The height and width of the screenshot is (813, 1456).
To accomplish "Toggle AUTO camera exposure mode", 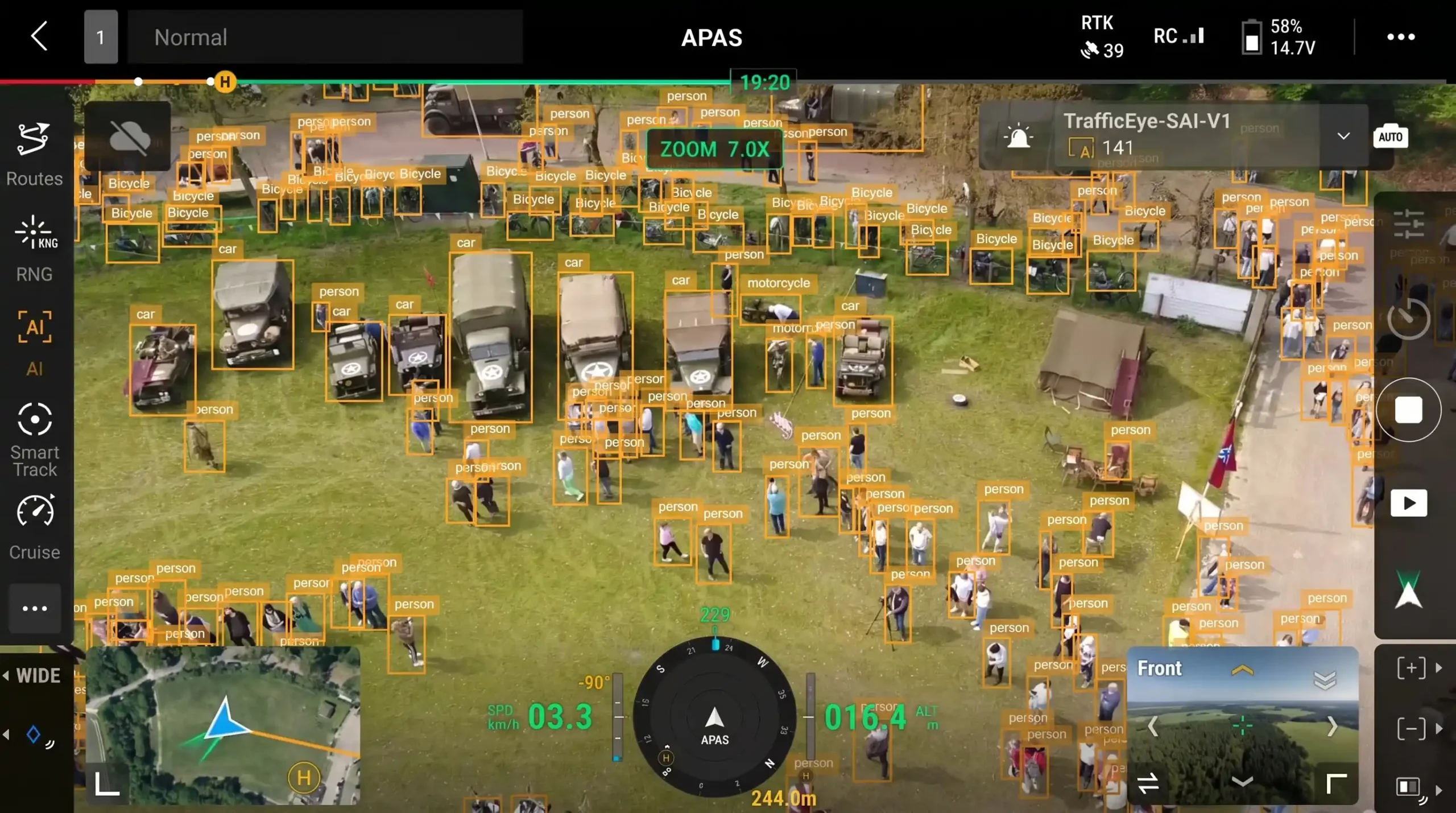I will [x=1392, y=135].
